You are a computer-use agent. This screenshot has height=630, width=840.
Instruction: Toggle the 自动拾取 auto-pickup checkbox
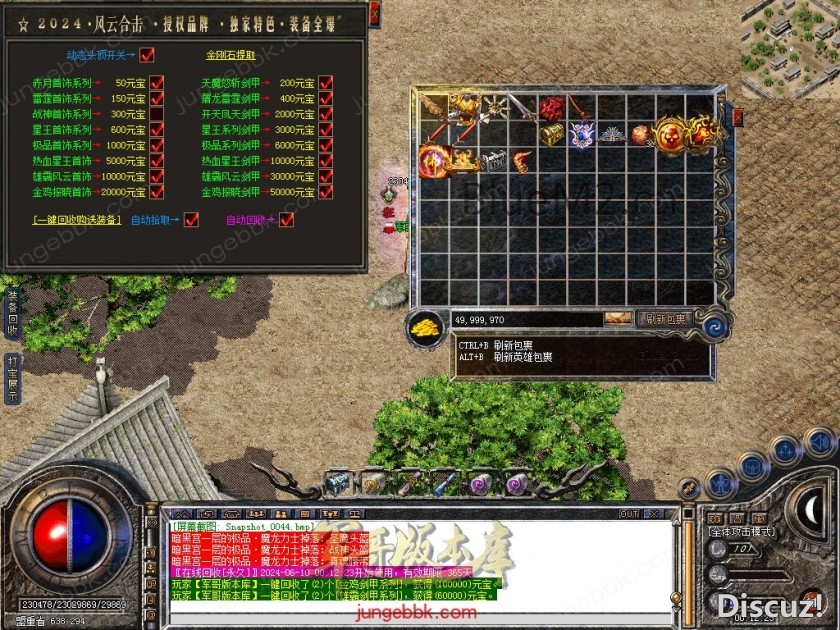192,220
